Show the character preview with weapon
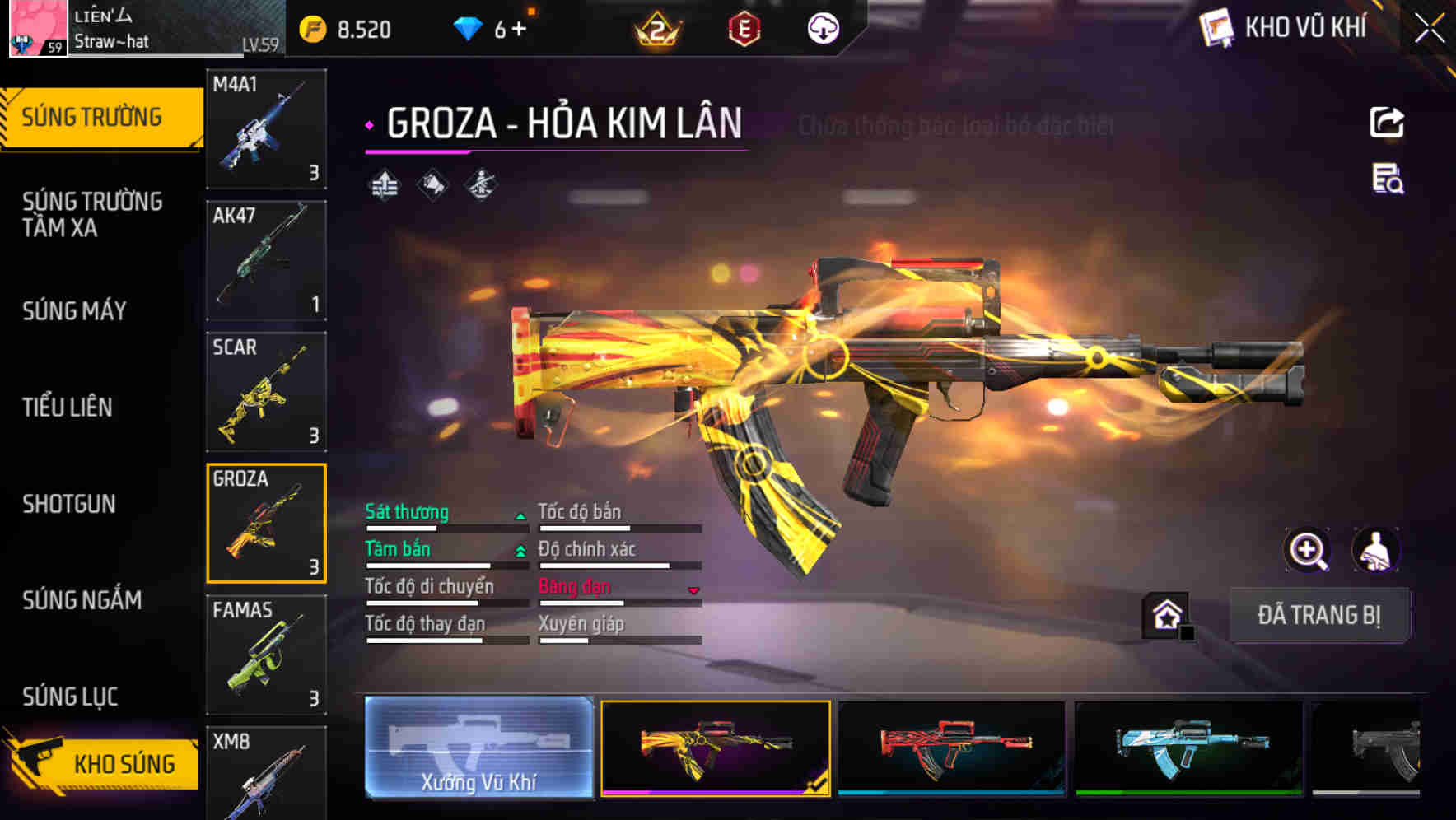This screenshot has width=1456, height=820. tap(1375, 550)
